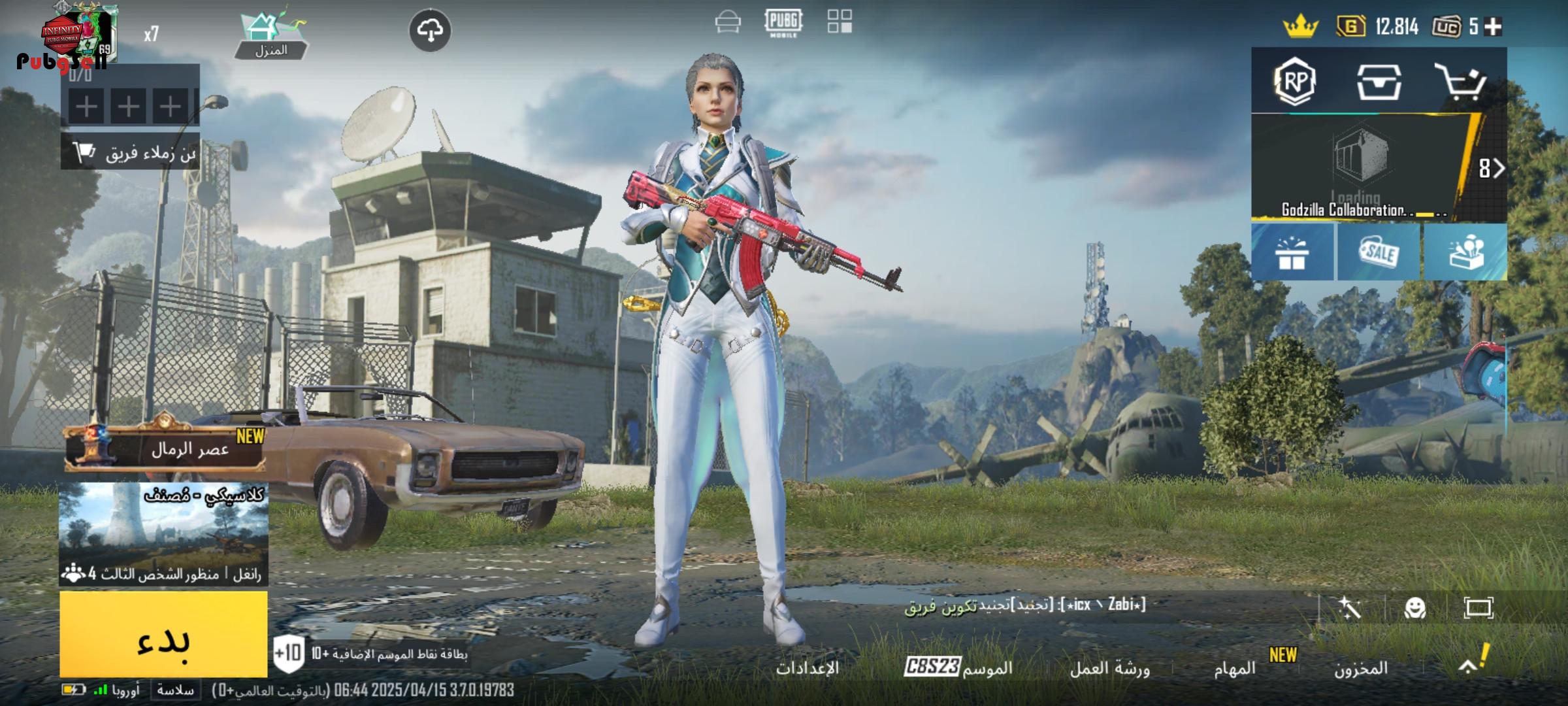Add UC with the plus button
The height and width of the screenshot is (706, 1568).
[x=1494, y=27]
